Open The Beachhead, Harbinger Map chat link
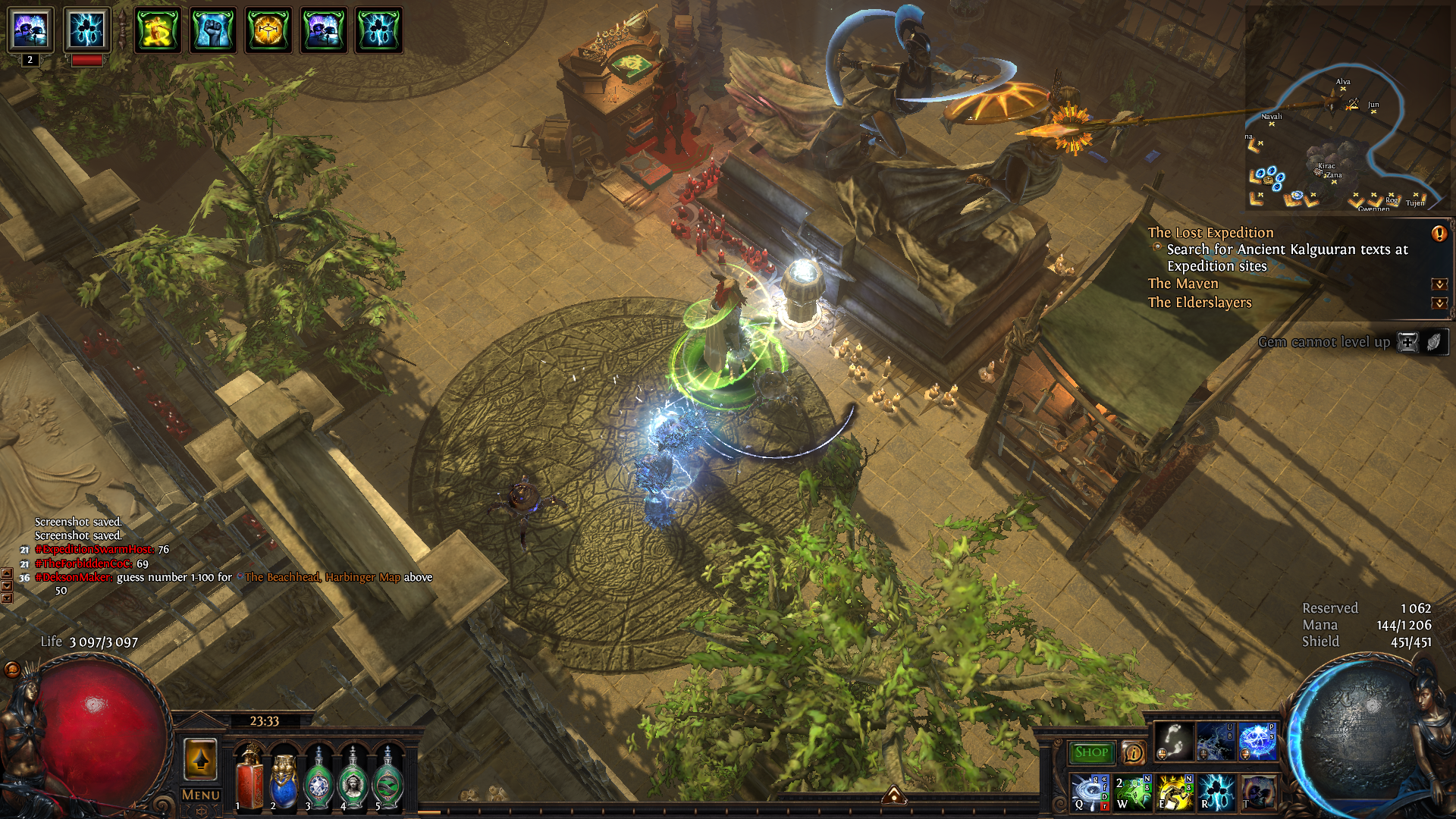Screen dimensions: 1456x819 pos(322,577)
